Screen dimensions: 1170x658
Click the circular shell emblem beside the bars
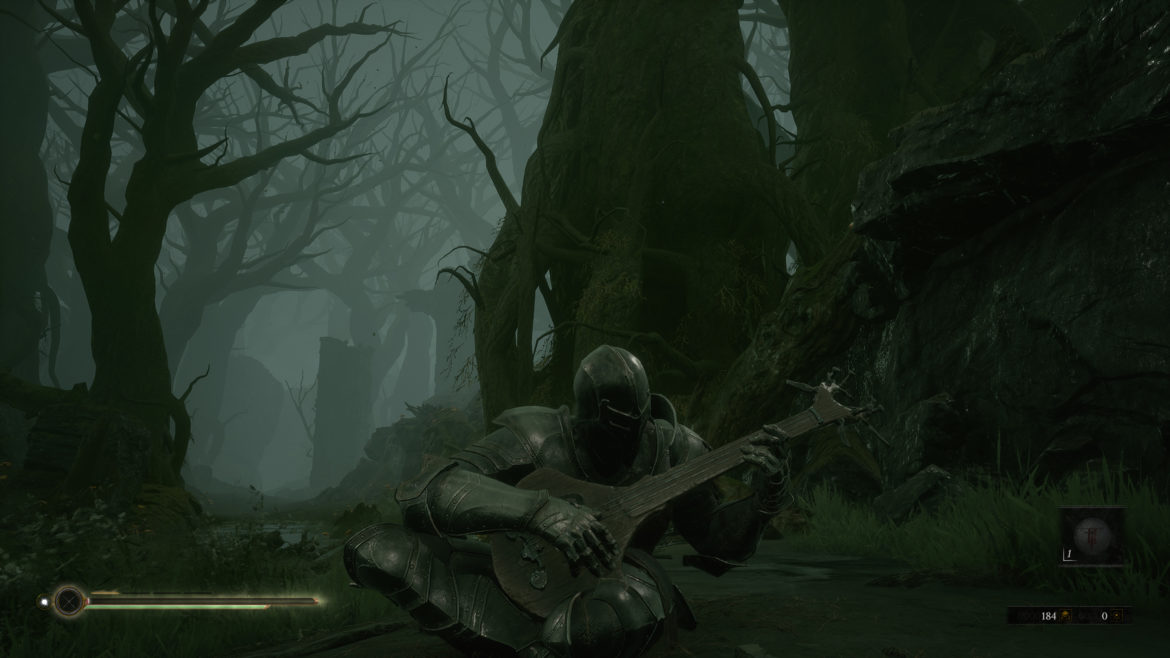[x=69, y=601]
